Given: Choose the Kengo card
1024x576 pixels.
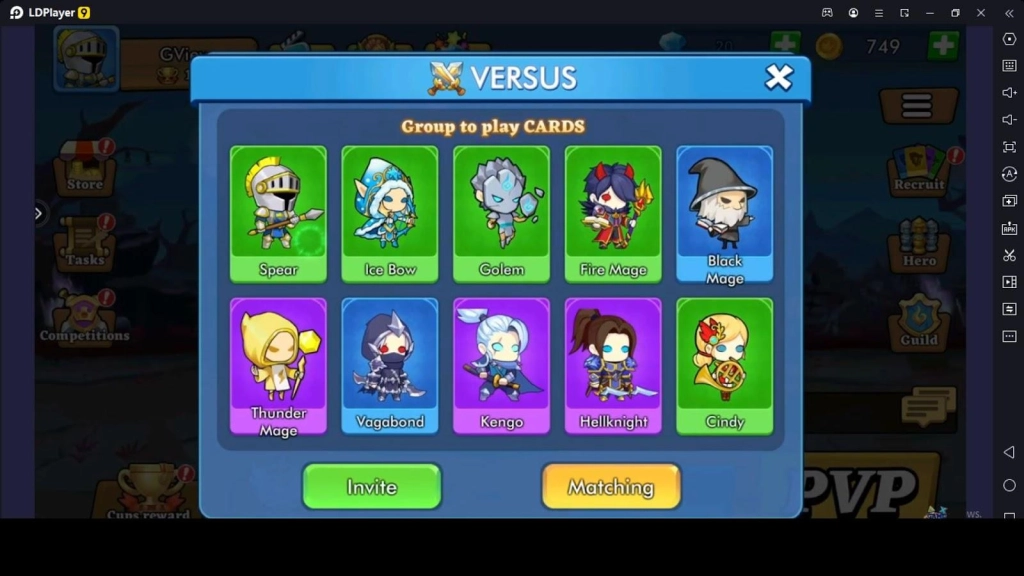Looking at the screenshot, I should pos(501,365).
